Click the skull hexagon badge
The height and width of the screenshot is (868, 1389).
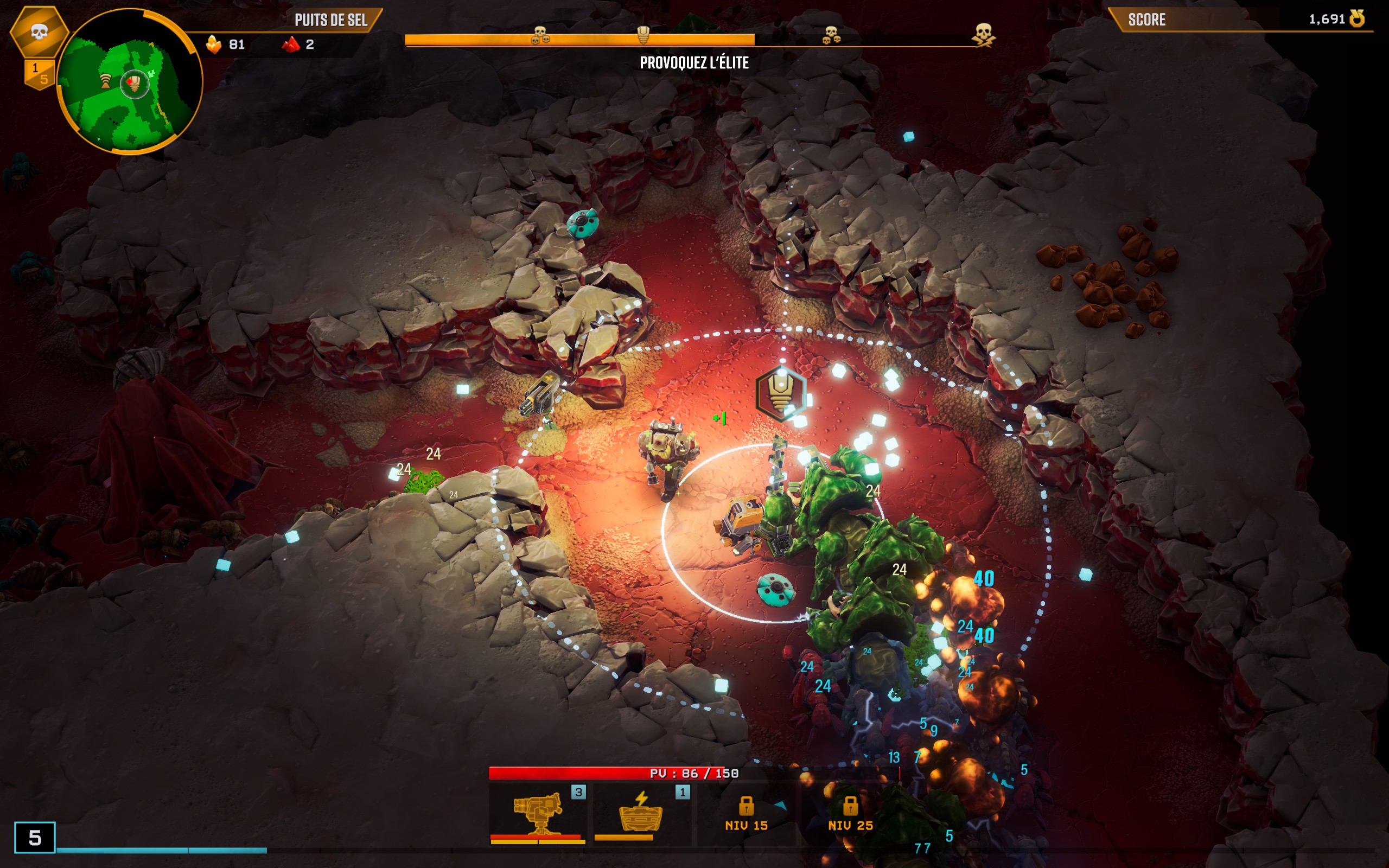point(39,31)
